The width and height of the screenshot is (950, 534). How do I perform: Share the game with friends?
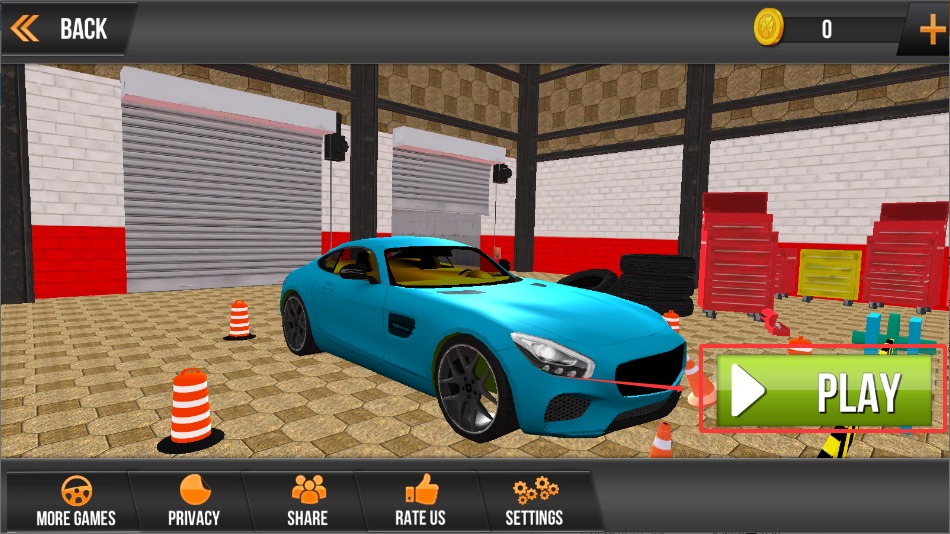307,501
